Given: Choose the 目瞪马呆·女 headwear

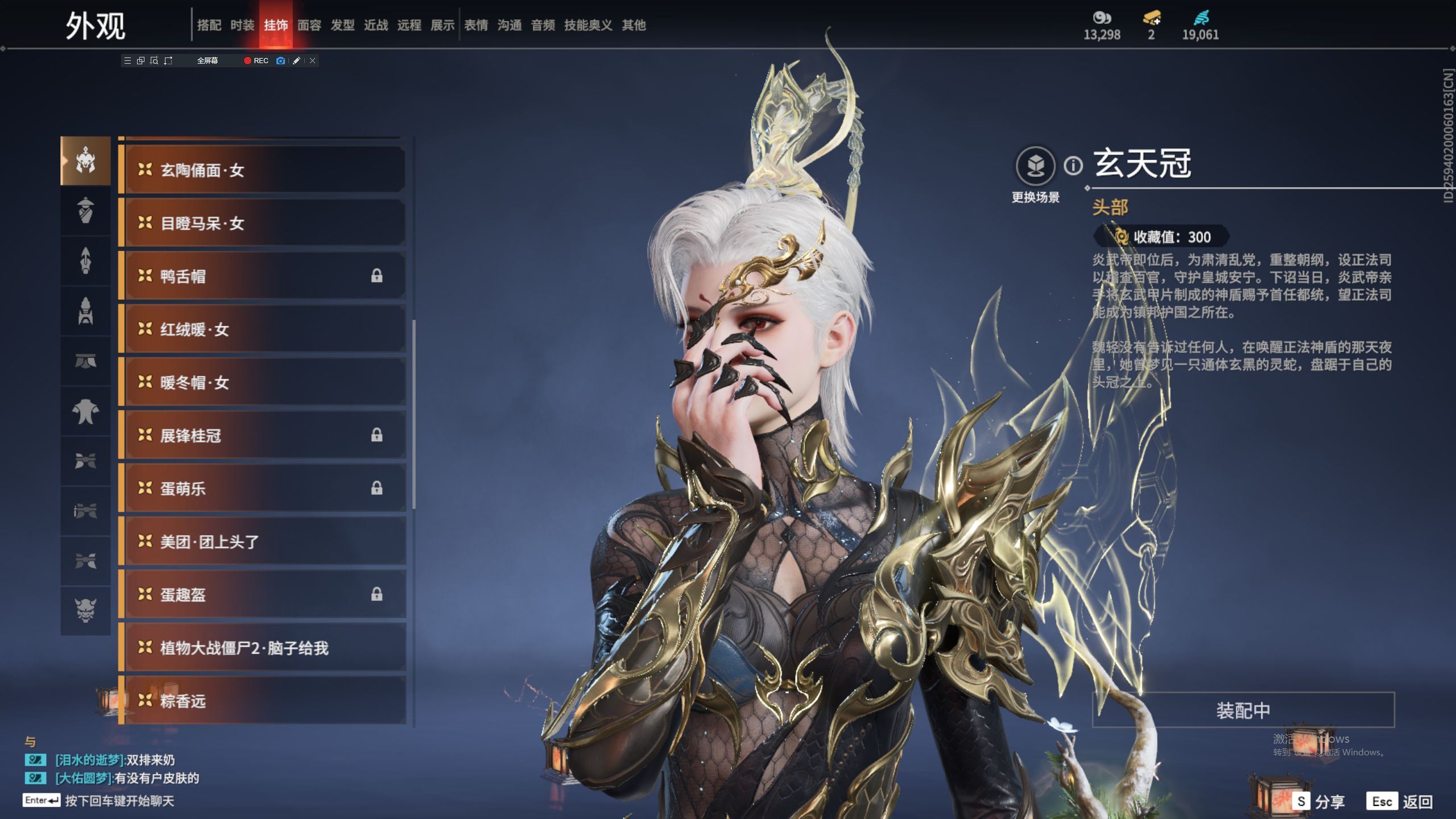Looking at the screenshot, I should tap(263, 223).
